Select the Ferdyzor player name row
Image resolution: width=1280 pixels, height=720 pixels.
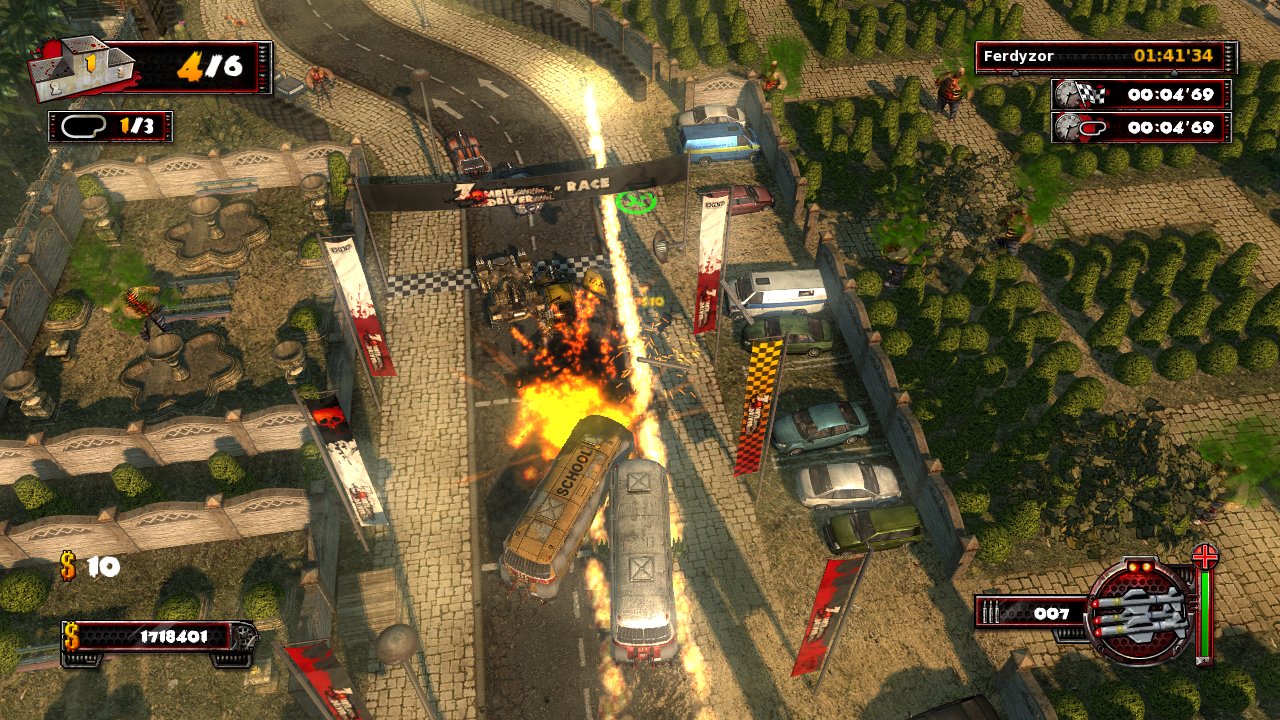tap(1106, 57)
